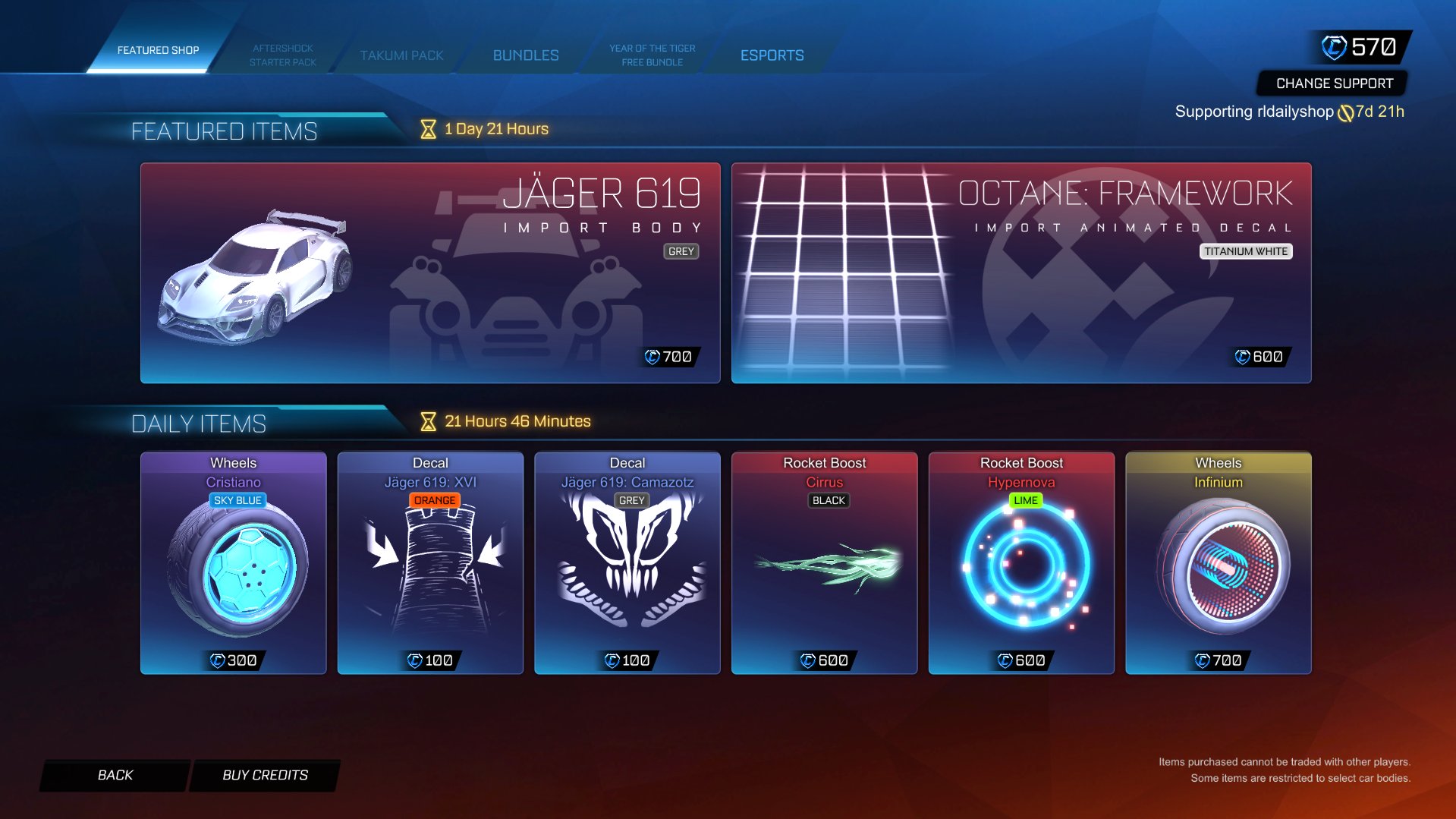Select the Sky Blue paint tag on Cristiano wheels

tap(237, 500)
